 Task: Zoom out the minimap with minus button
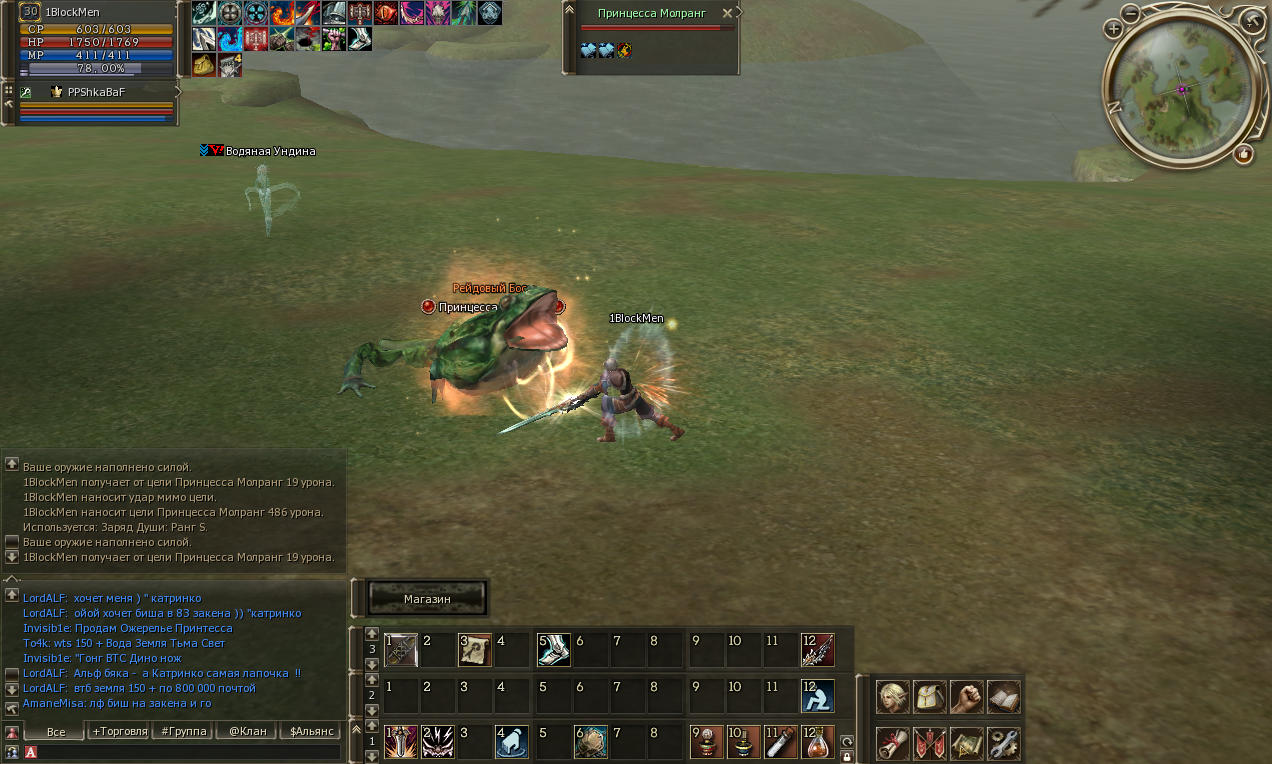pos(1130,13)
